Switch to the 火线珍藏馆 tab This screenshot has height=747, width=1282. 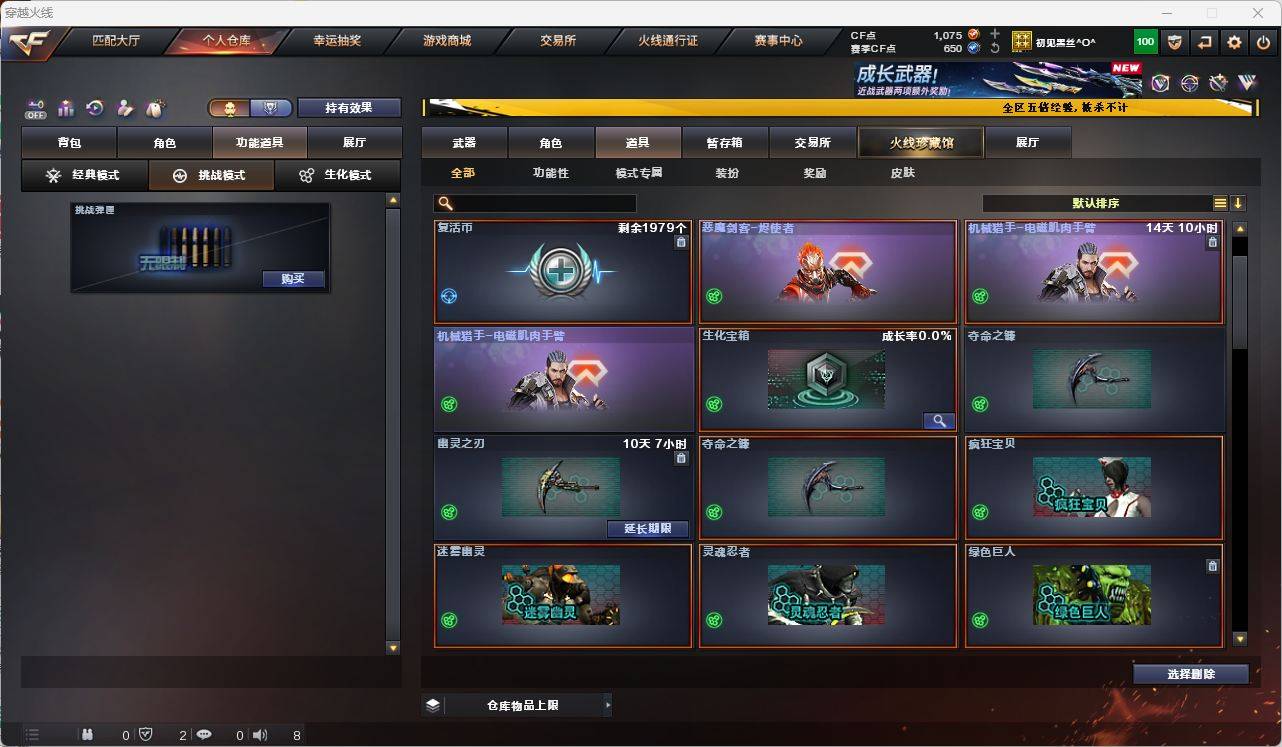pos(919,142)
